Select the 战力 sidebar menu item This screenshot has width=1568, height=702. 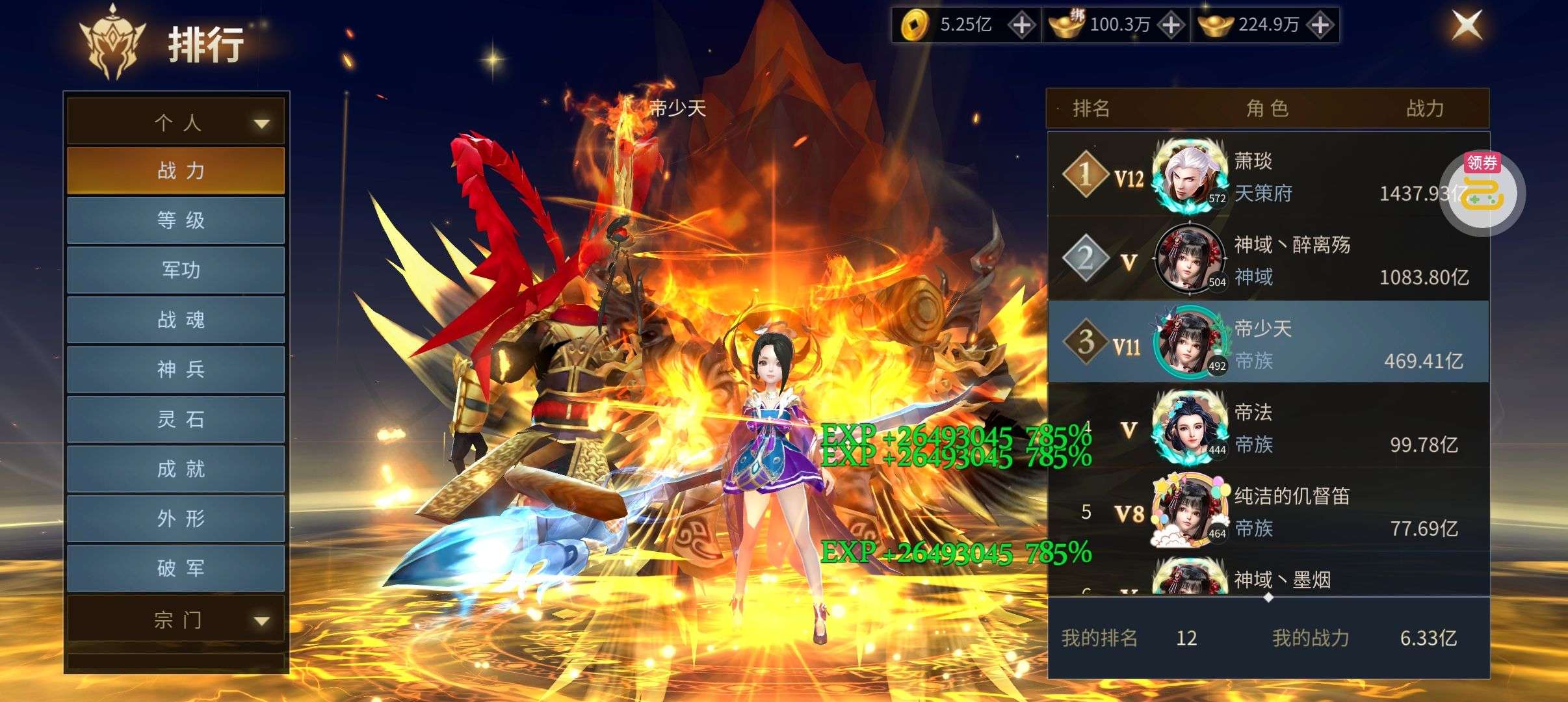tap(176, 170)
